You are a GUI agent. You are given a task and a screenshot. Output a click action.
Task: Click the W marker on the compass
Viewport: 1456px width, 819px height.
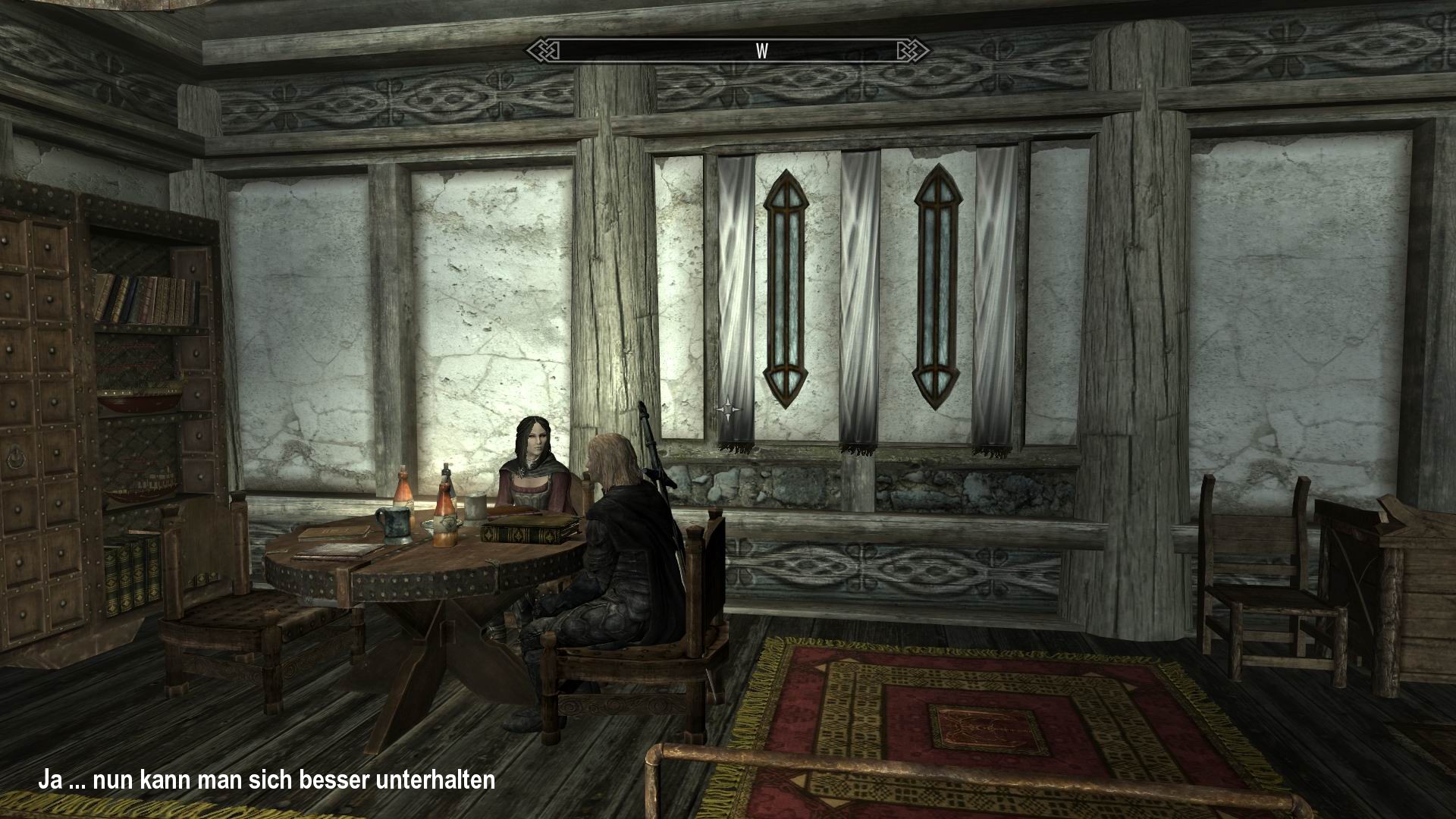[x=761, y=52]
